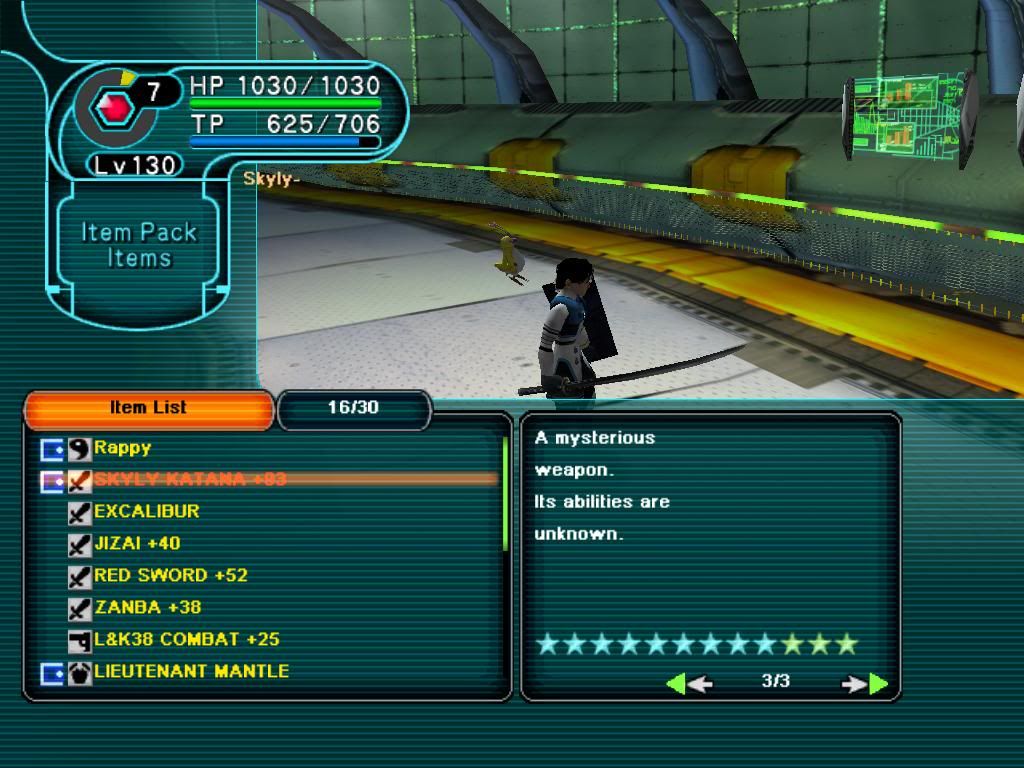
Task: Pick the LIEUTENANT MANTLE armor row
Action: [x=190, y=671]
